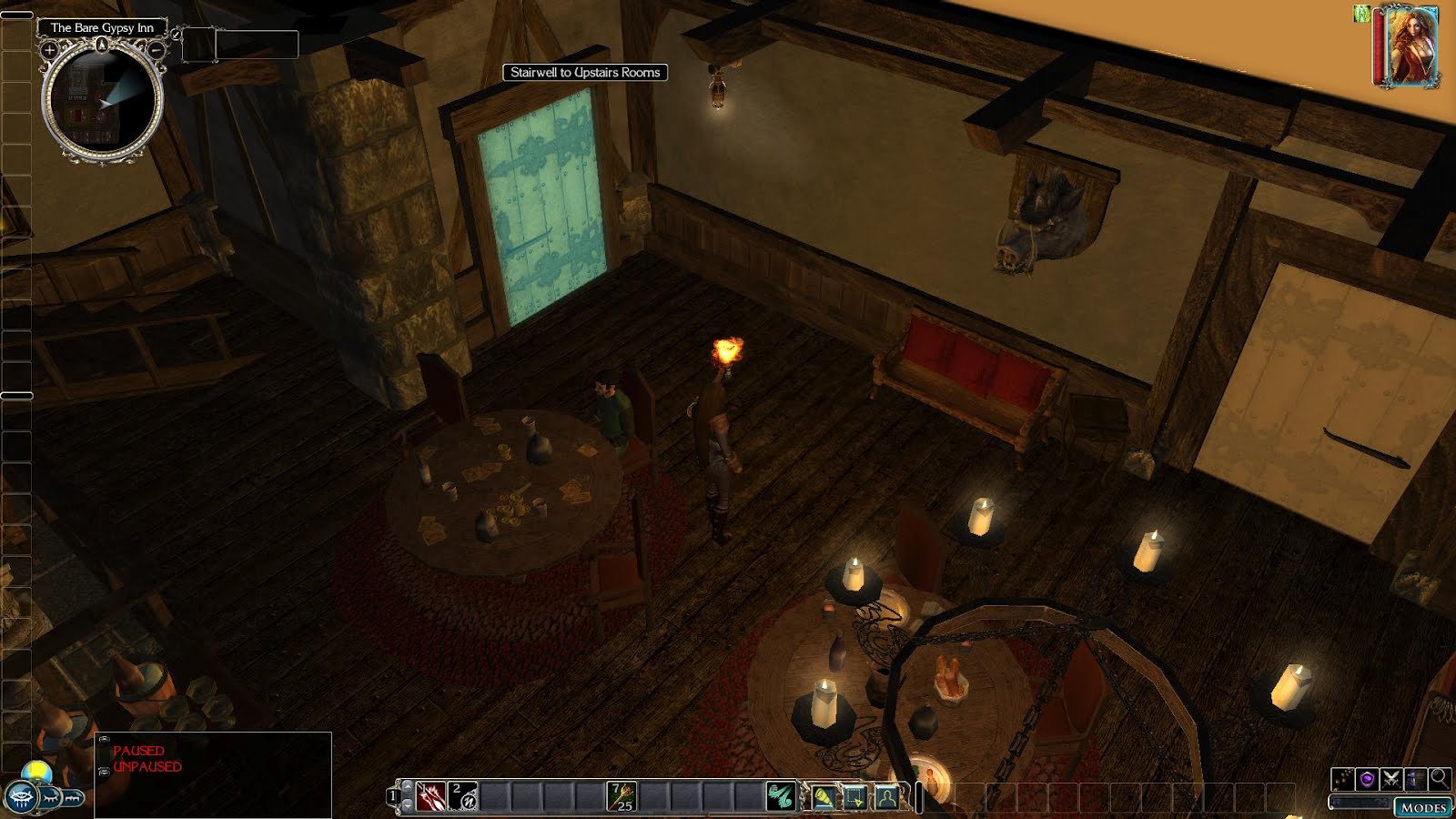Image resolution: width=1456 pixels, height=819 pixels.
Task: Open the Modes panel
Action: 1422,807
